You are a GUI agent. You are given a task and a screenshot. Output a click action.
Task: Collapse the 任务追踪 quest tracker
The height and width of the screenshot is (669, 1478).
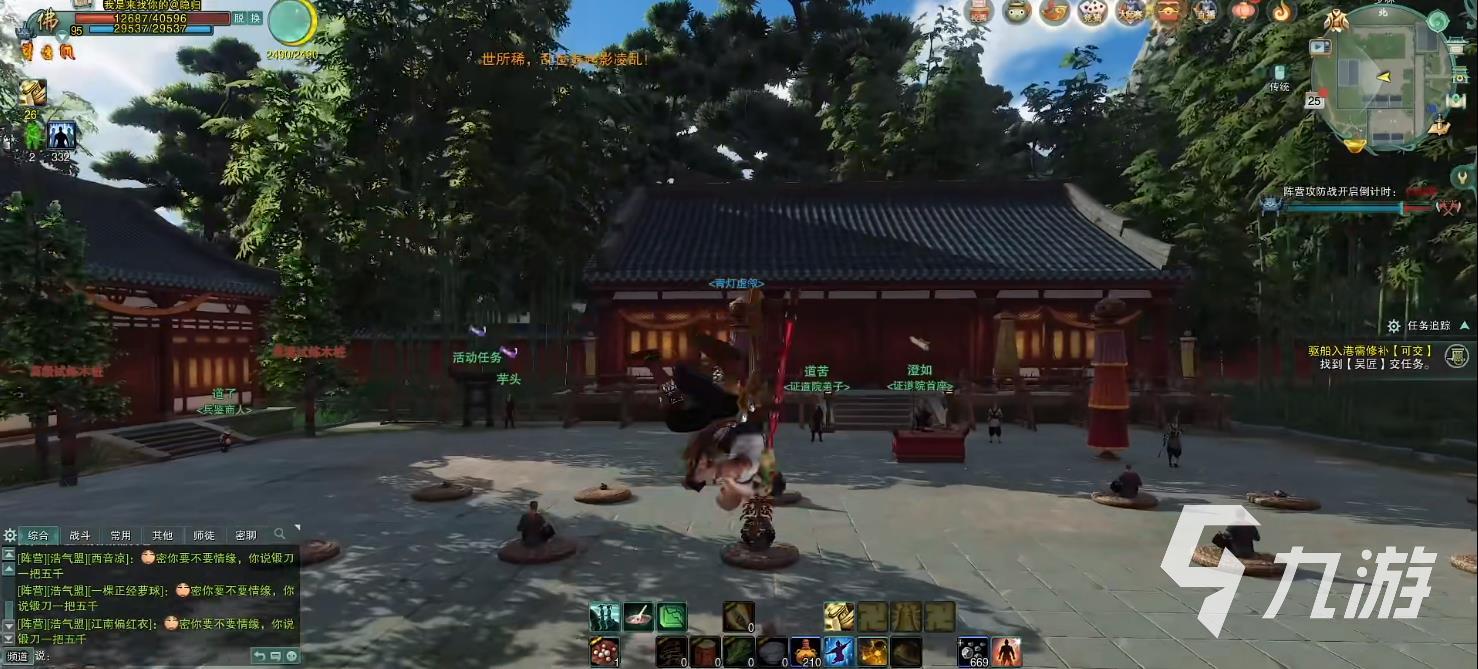pos(1464,325)
